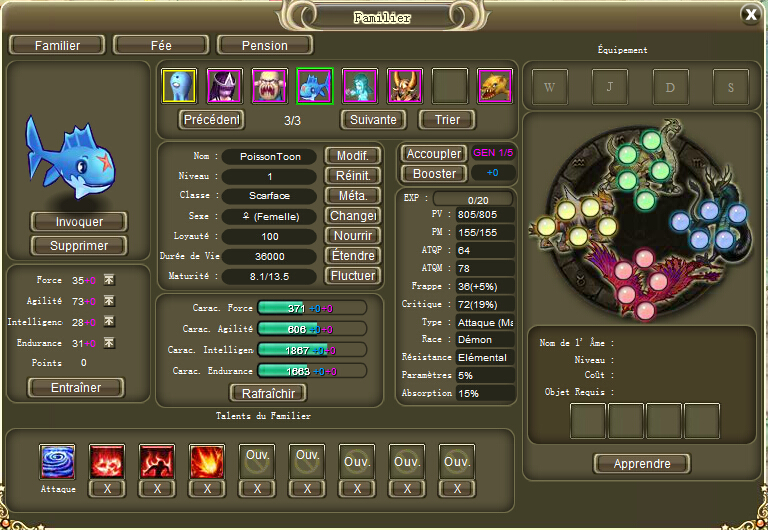Delete pet with Supprimer button

pos(79,245)
